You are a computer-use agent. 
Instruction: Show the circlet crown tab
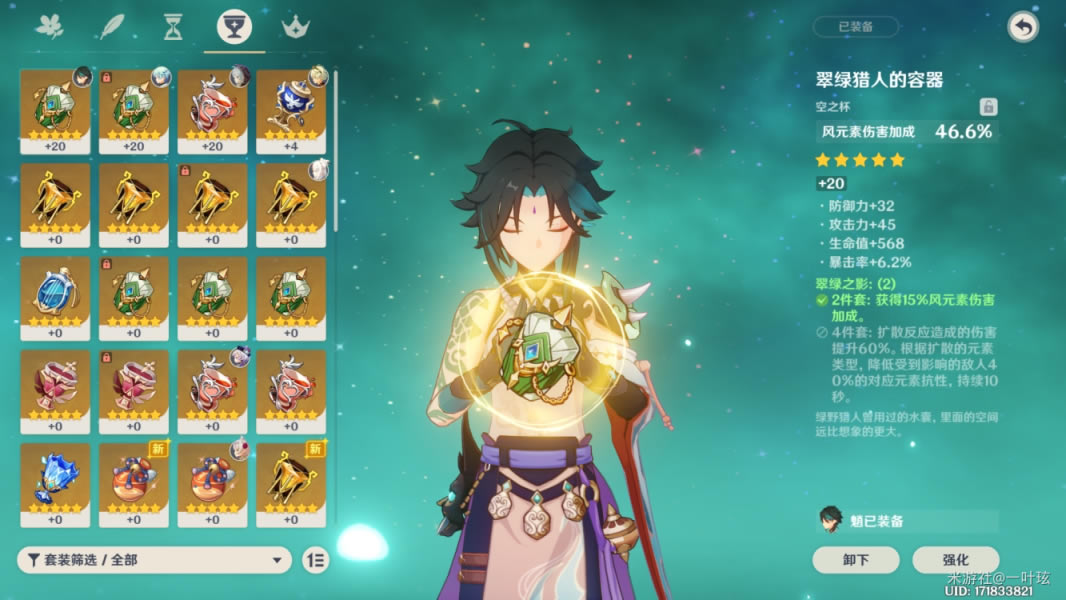295,27
